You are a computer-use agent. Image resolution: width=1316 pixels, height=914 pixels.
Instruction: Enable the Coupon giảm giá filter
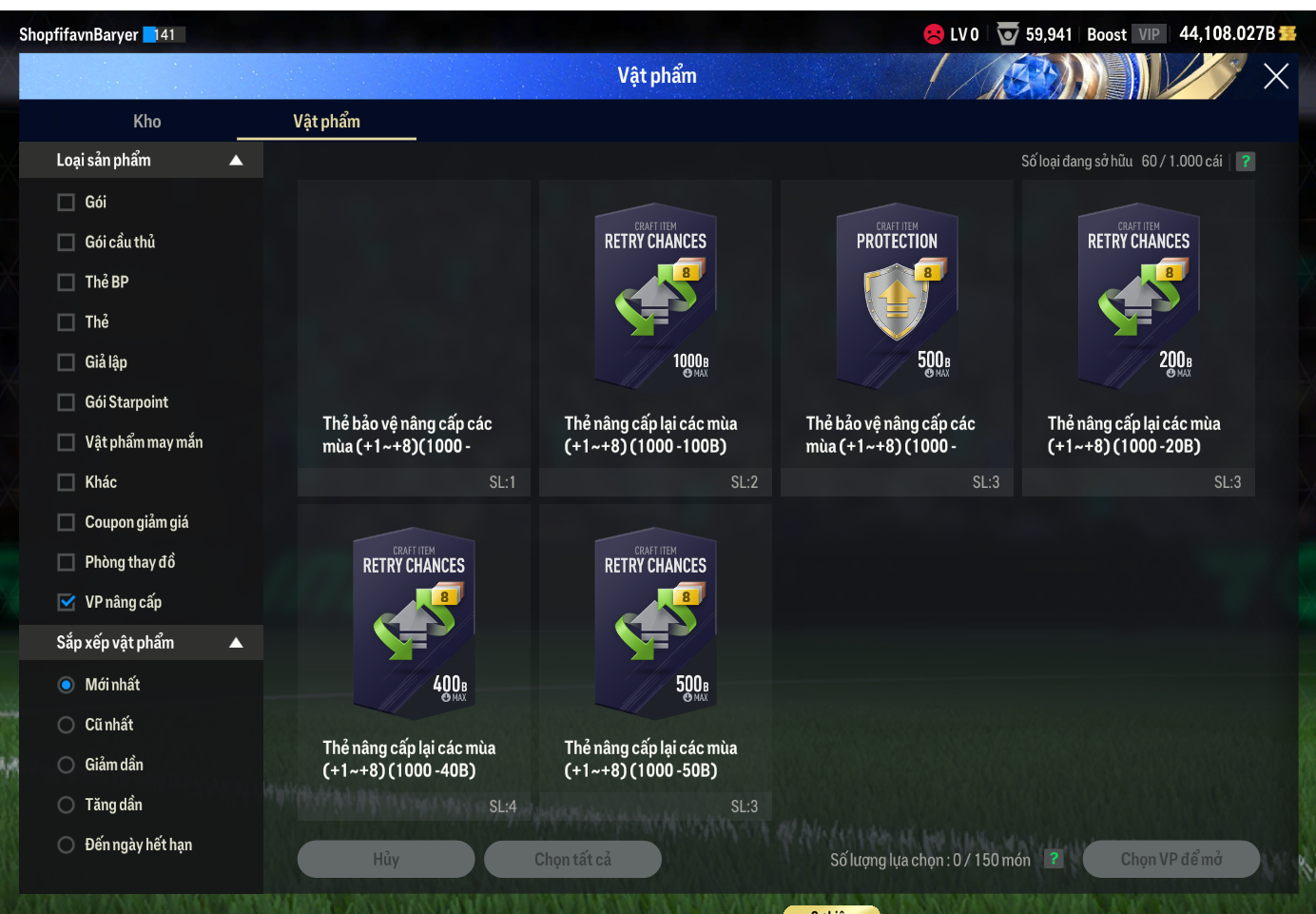[67, 522]
